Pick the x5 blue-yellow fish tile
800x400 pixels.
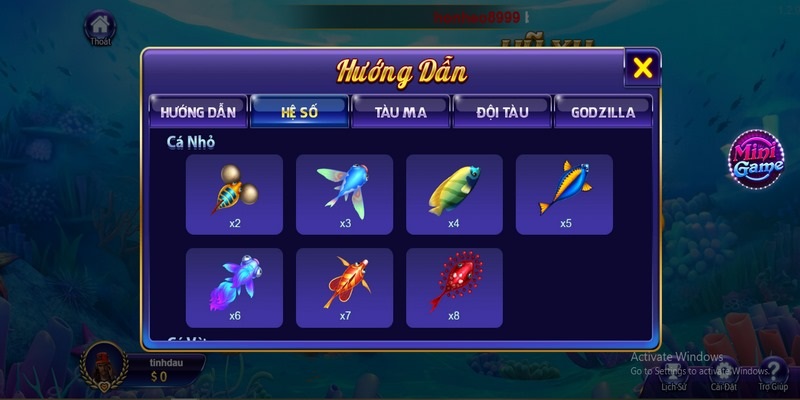click(x=564, y=194)
